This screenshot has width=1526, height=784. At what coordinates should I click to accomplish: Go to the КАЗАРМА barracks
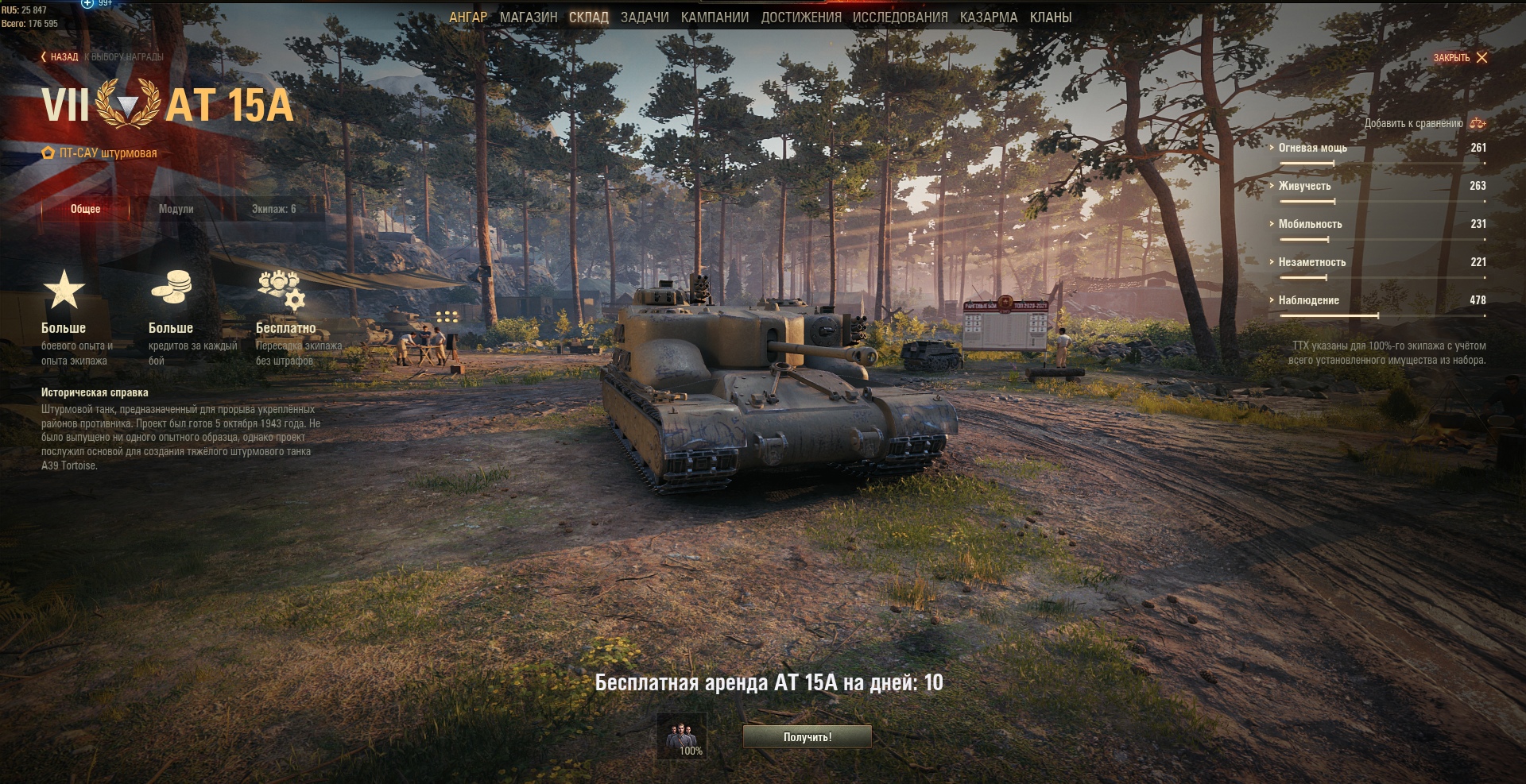pyautogui.click(x=988, y=17)
